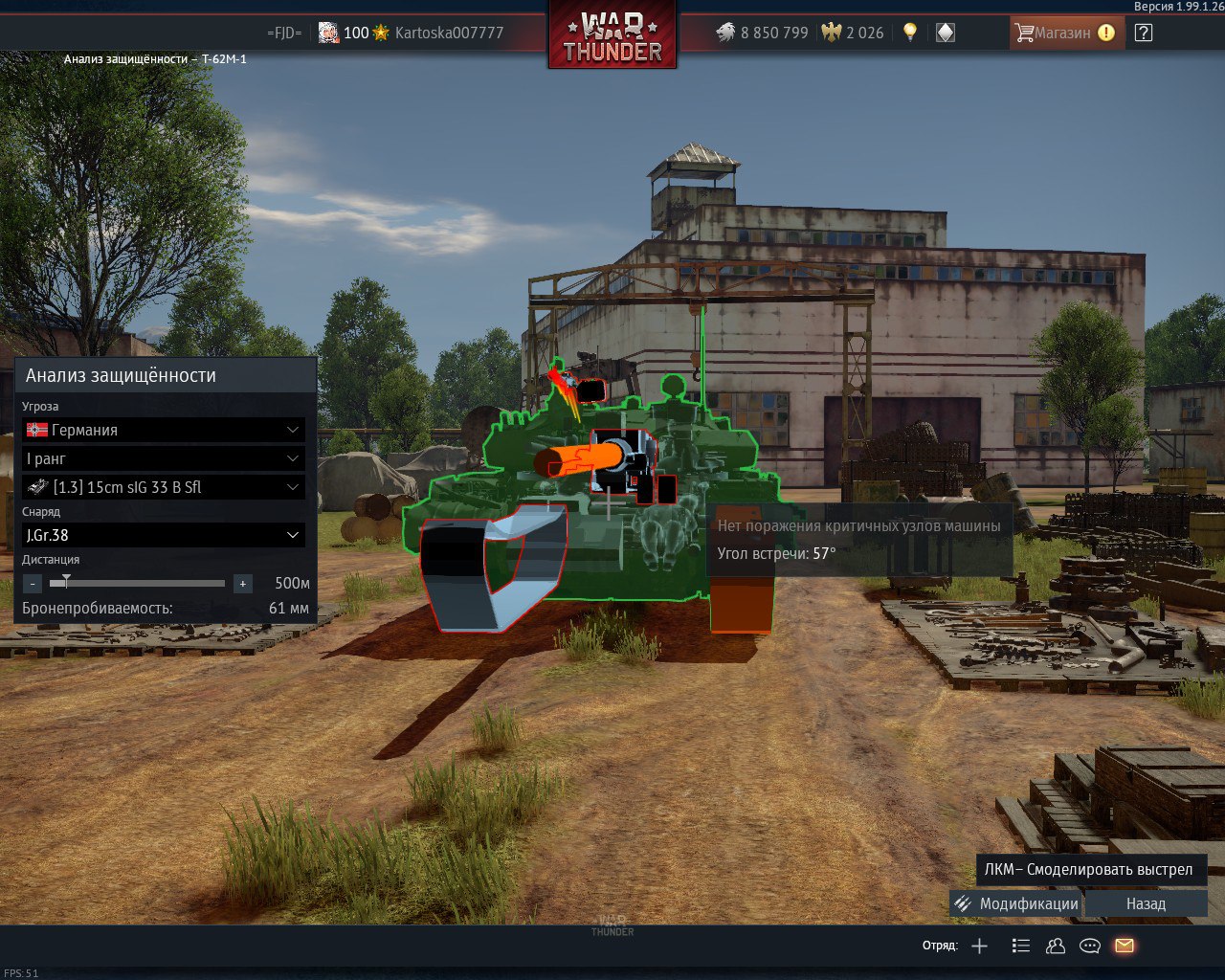Open the list icon beside squad
The height and width of the screenshot is (980, 1225).
pyautogui.click(x=1021, y=946)
